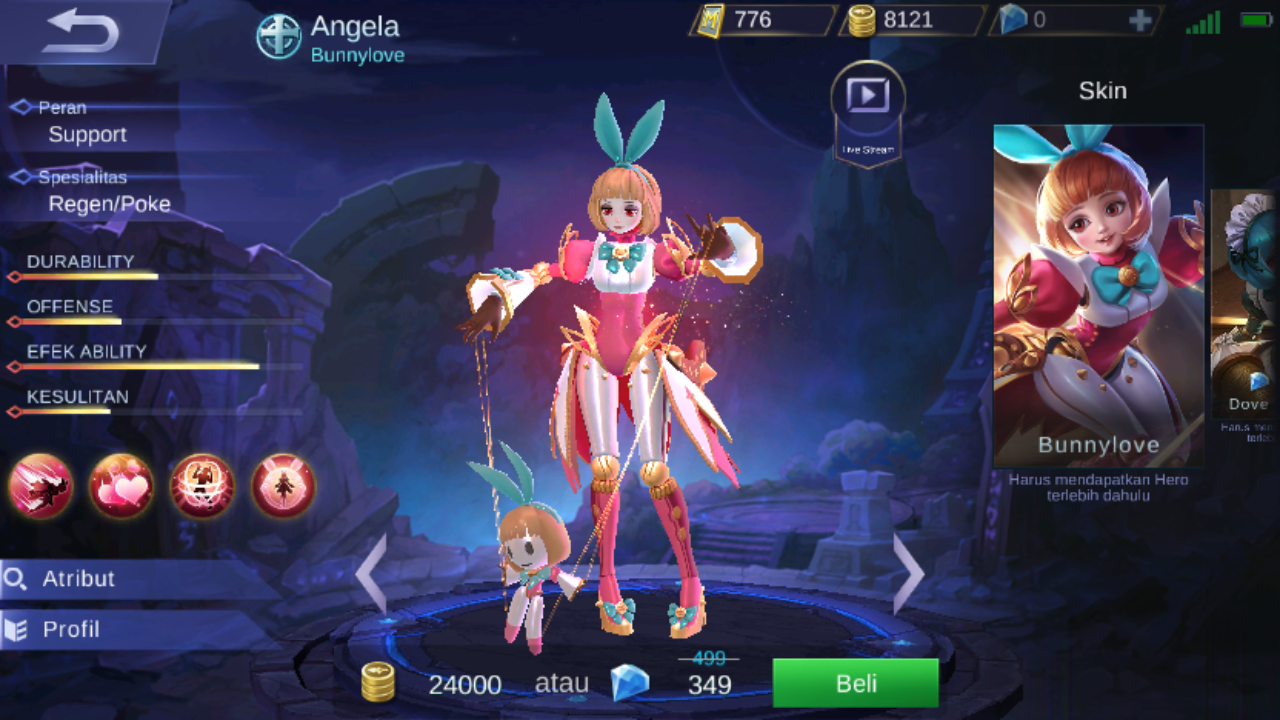Viewport: 1280px width, 720px height.
Task: Open the Puppet-on-a-String skill icon
Action: tap(202, 487)
